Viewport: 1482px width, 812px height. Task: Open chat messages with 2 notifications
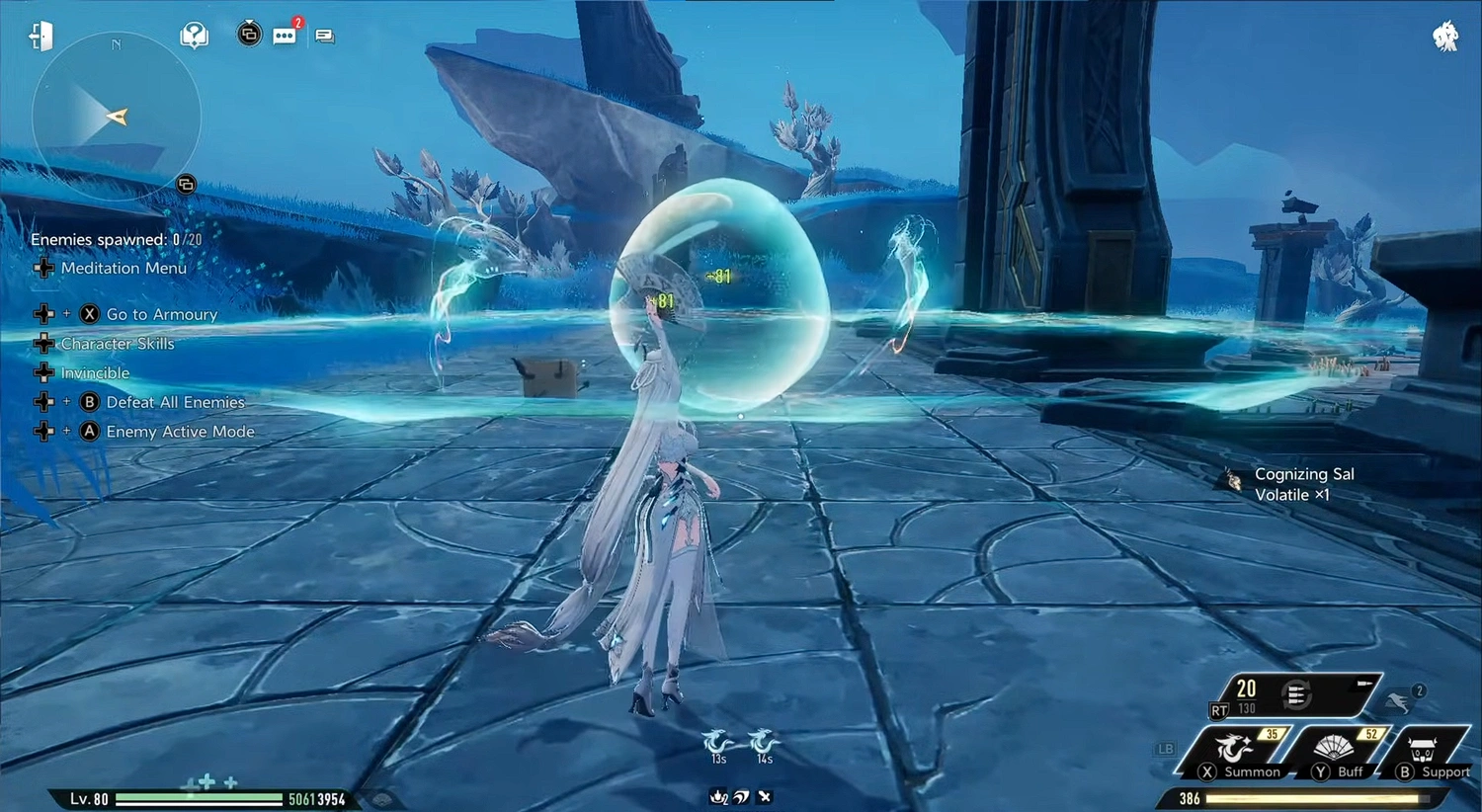[285, 35]
